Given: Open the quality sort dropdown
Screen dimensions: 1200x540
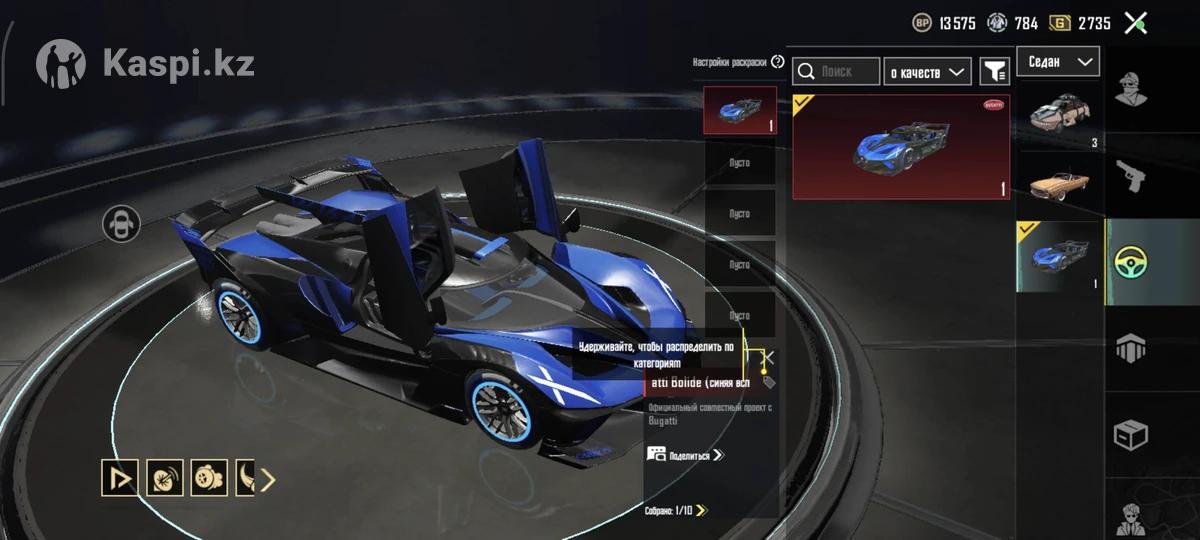Looking at the screenshot, I should click(x=928, y=71).
